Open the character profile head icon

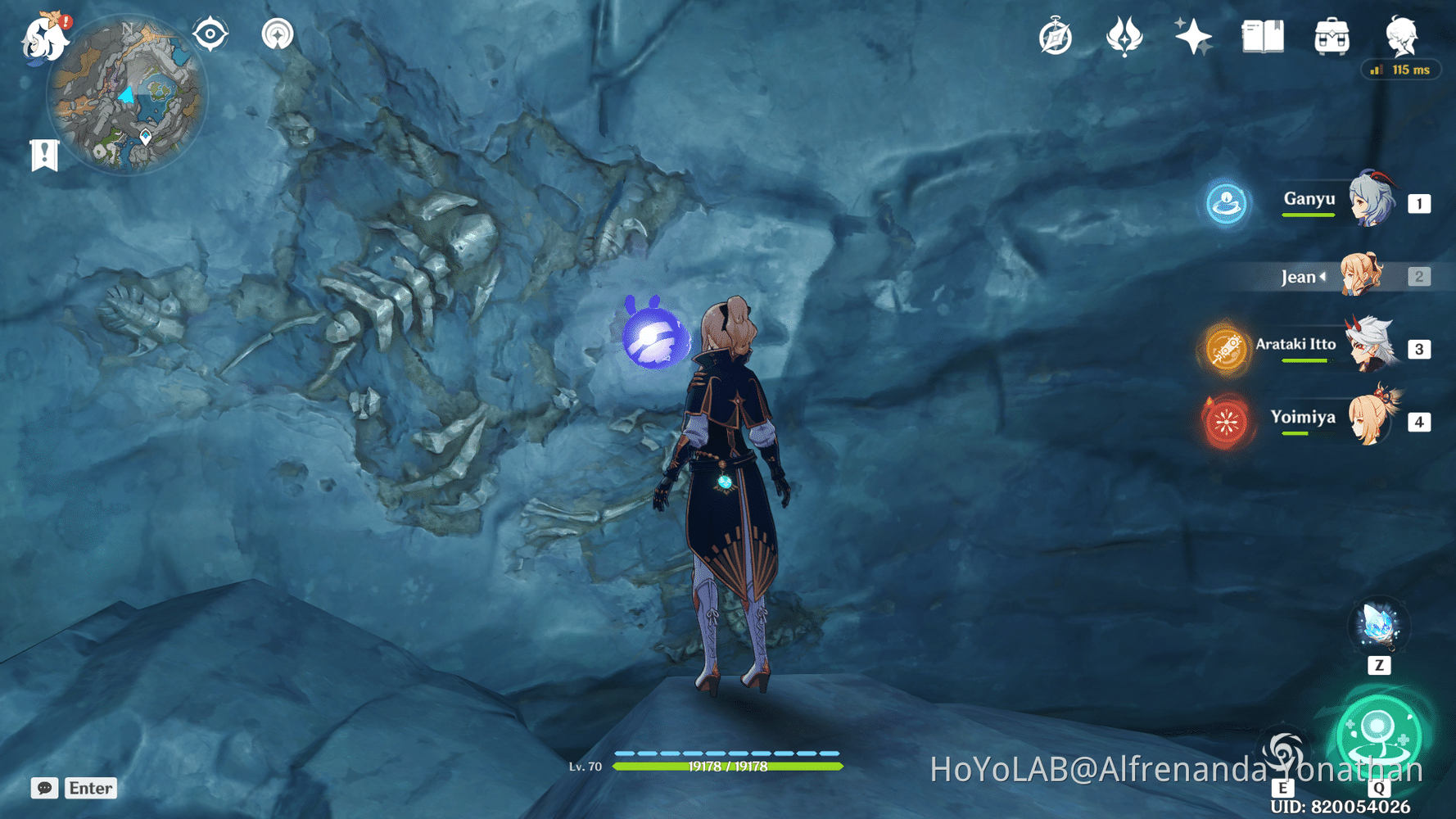tap(1401, 36)
